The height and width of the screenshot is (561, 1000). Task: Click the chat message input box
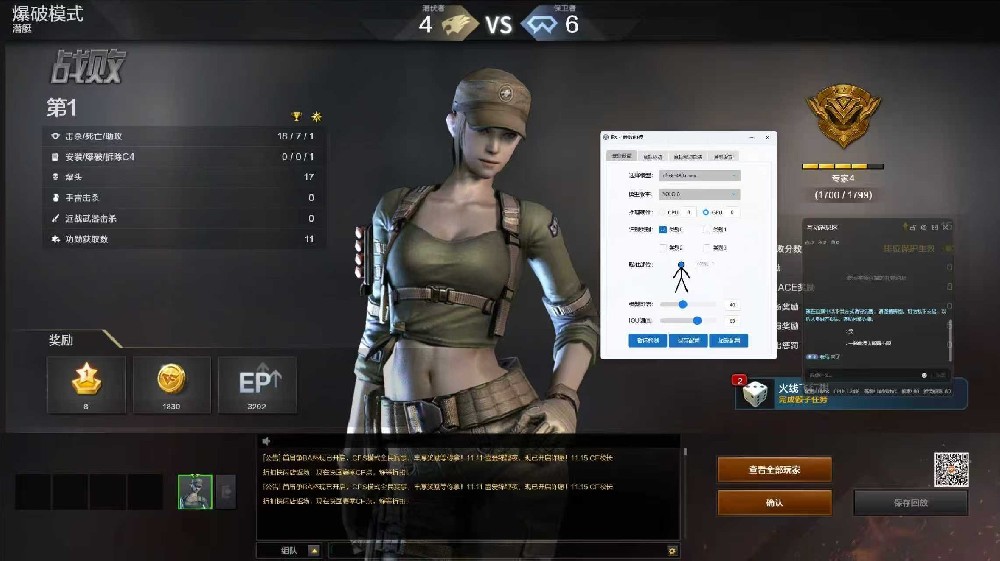coord(497,550)
